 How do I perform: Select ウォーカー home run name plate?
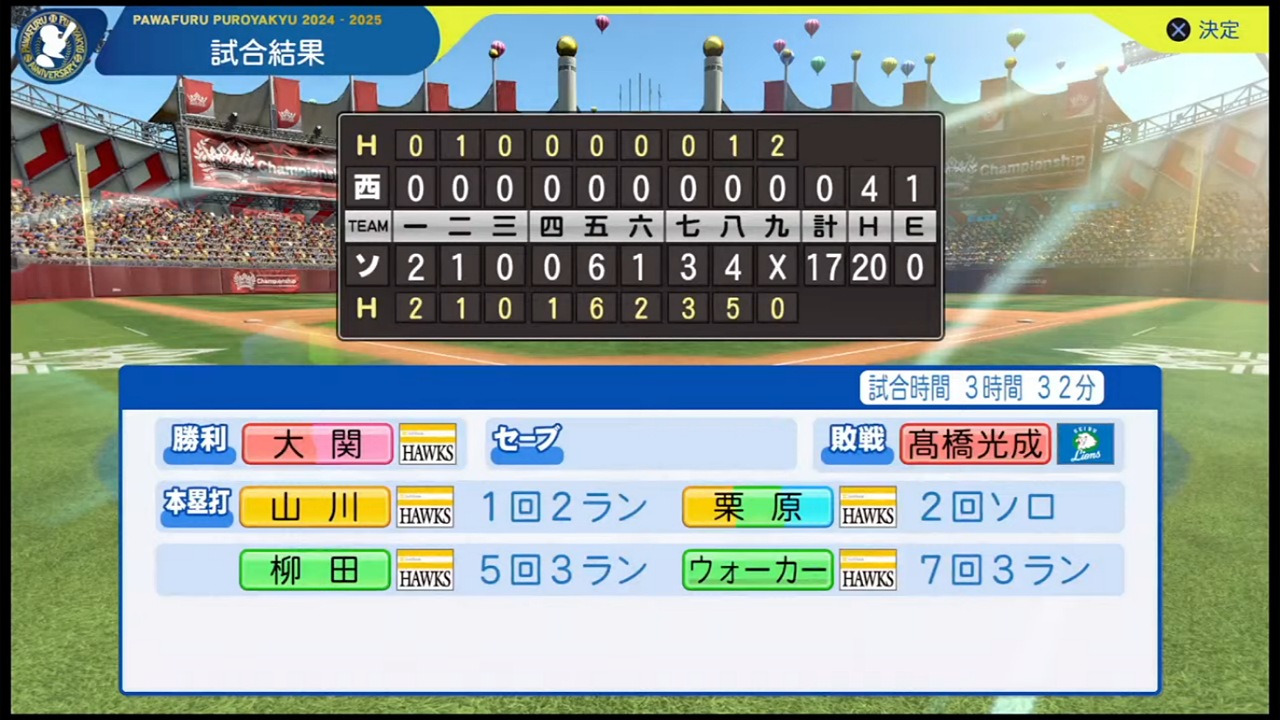(x=757, y=570)
